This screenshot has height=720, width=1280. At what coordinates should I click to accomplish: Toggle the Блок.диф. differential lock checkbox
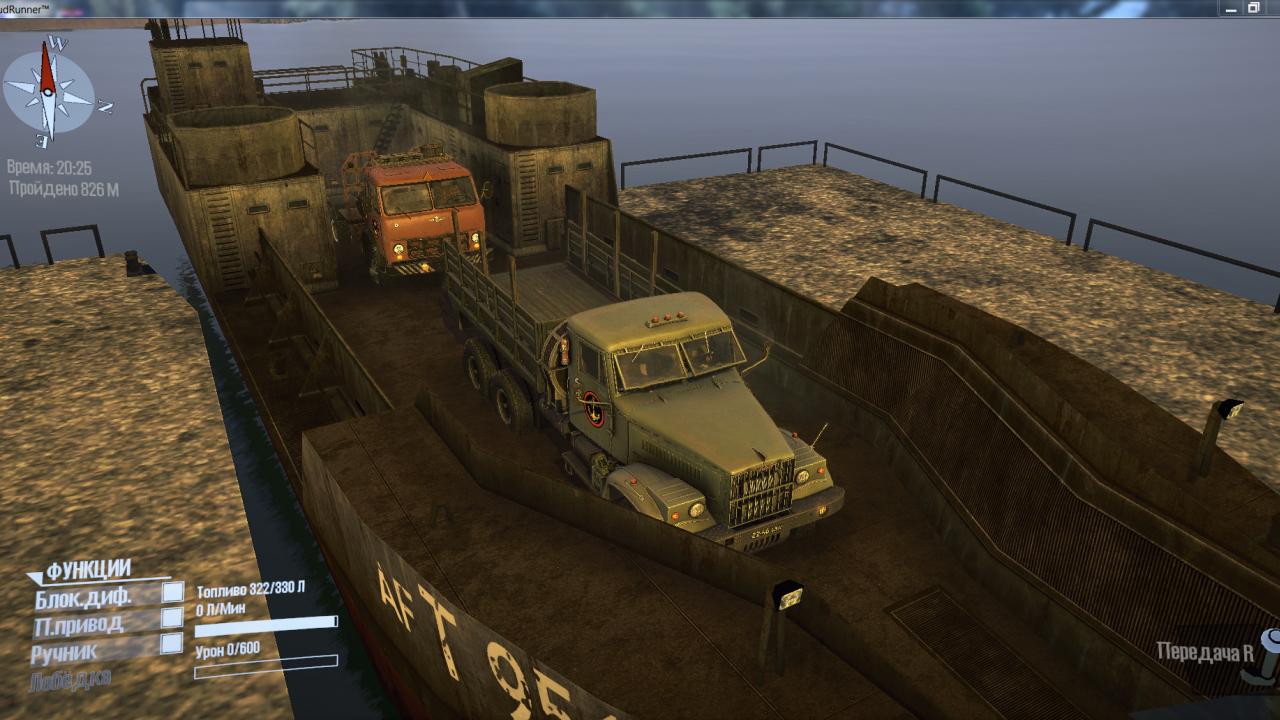pyautogui.click(x=173, y=592)
